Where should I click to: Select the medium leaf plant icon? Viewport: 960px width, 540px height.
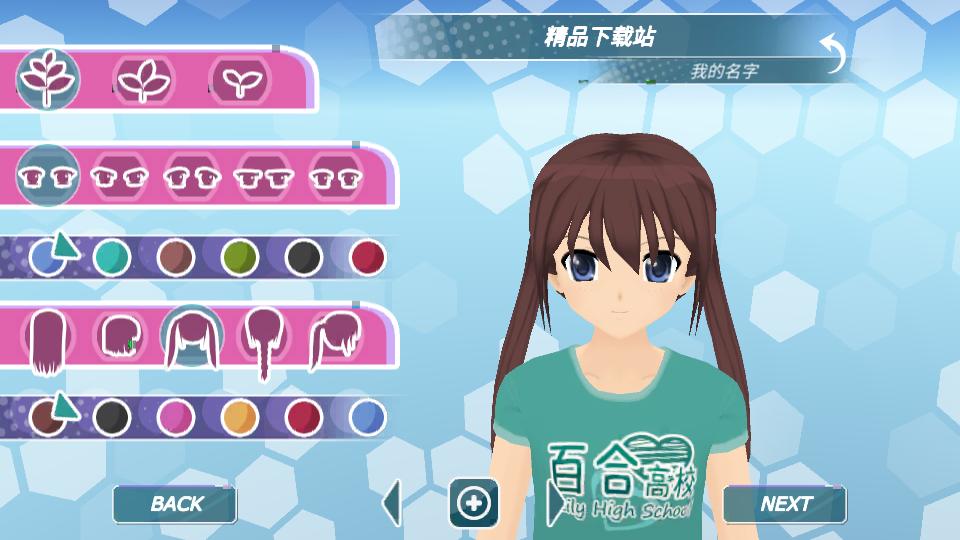144,79
